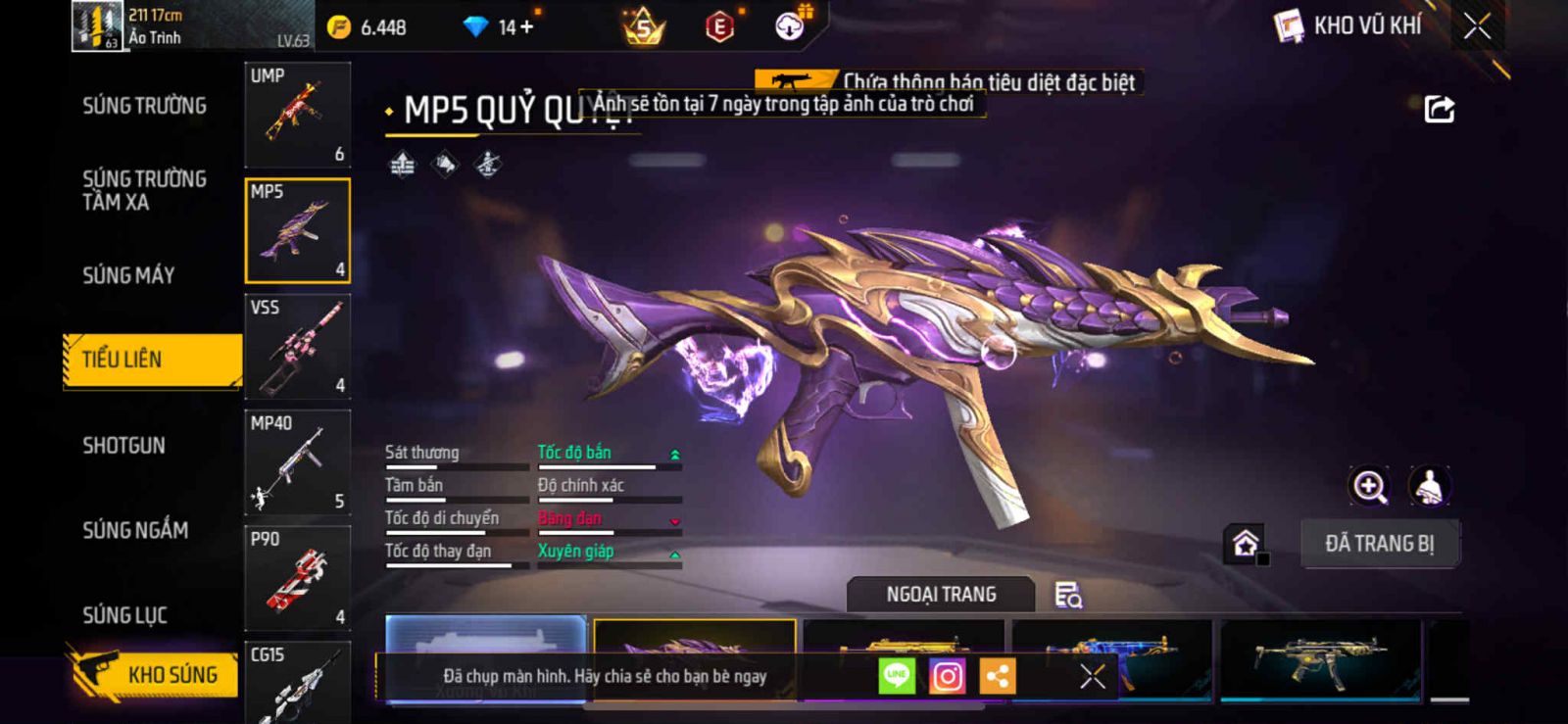Open the Súng Lục category
This screenshot has height=724, width=1568.
click(124, 615)
